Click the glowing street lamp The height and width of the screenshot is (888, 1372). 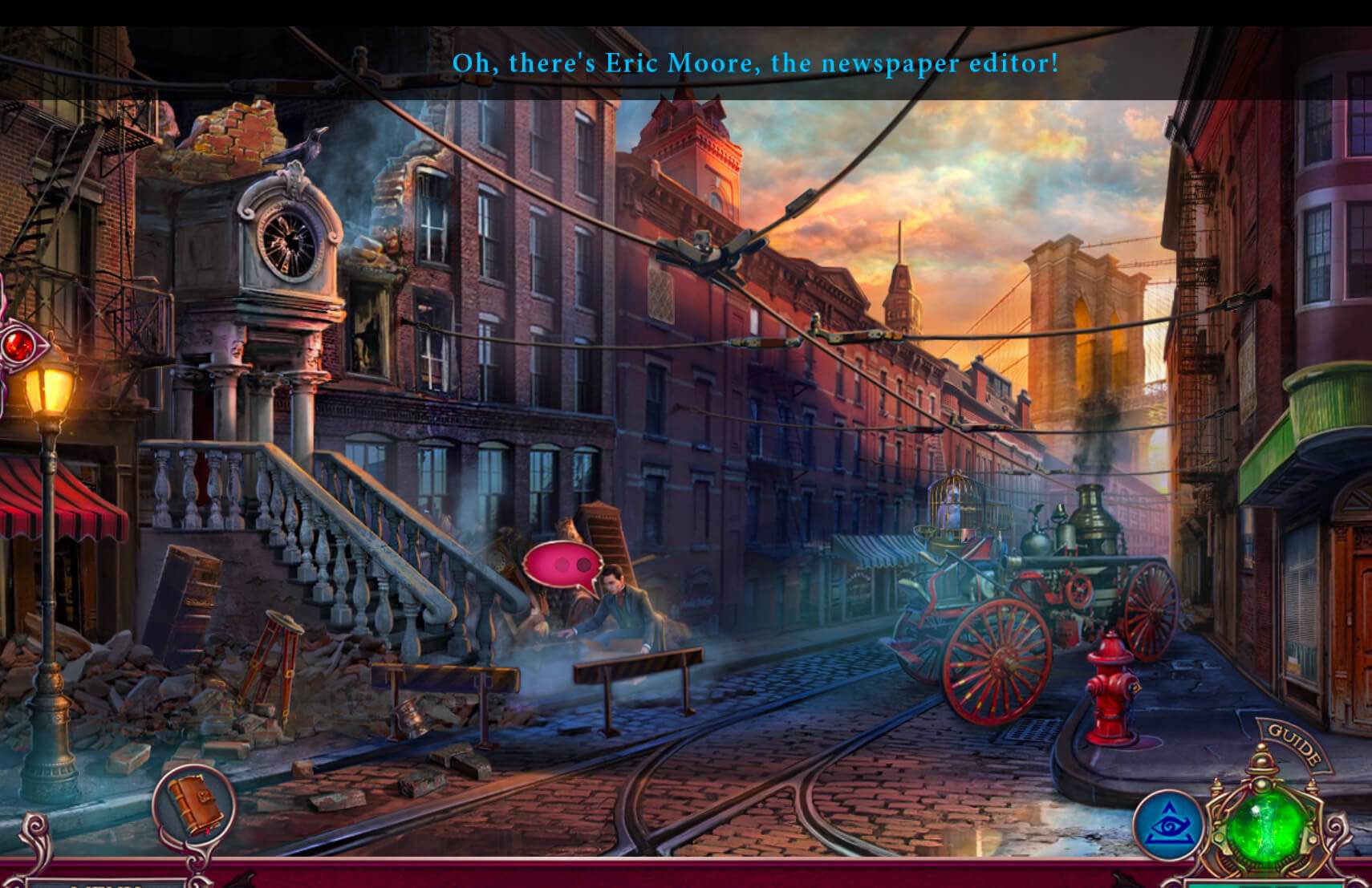pyautogui.click(x=48, y=391)
